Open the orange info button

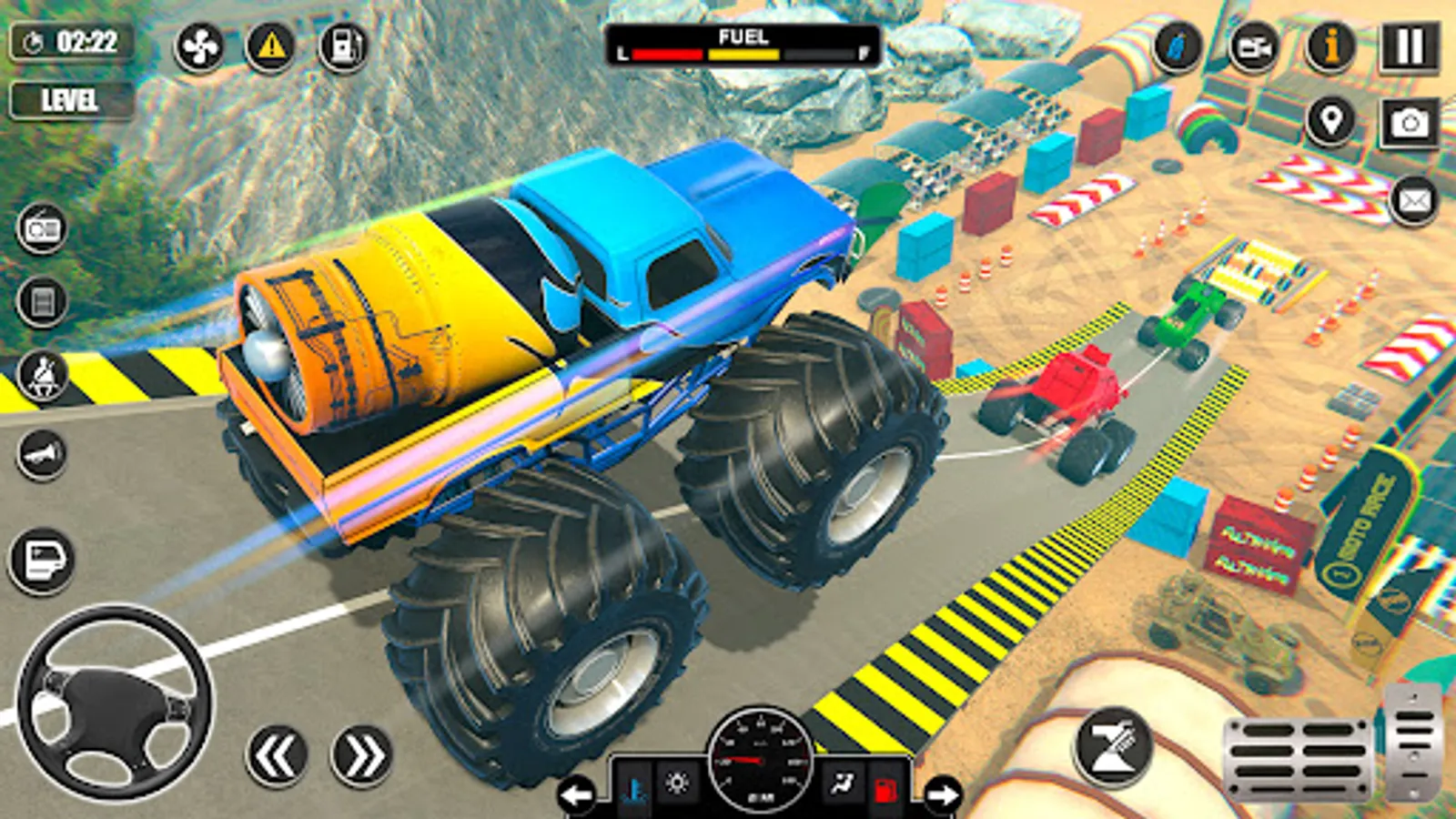point(1331,47)
